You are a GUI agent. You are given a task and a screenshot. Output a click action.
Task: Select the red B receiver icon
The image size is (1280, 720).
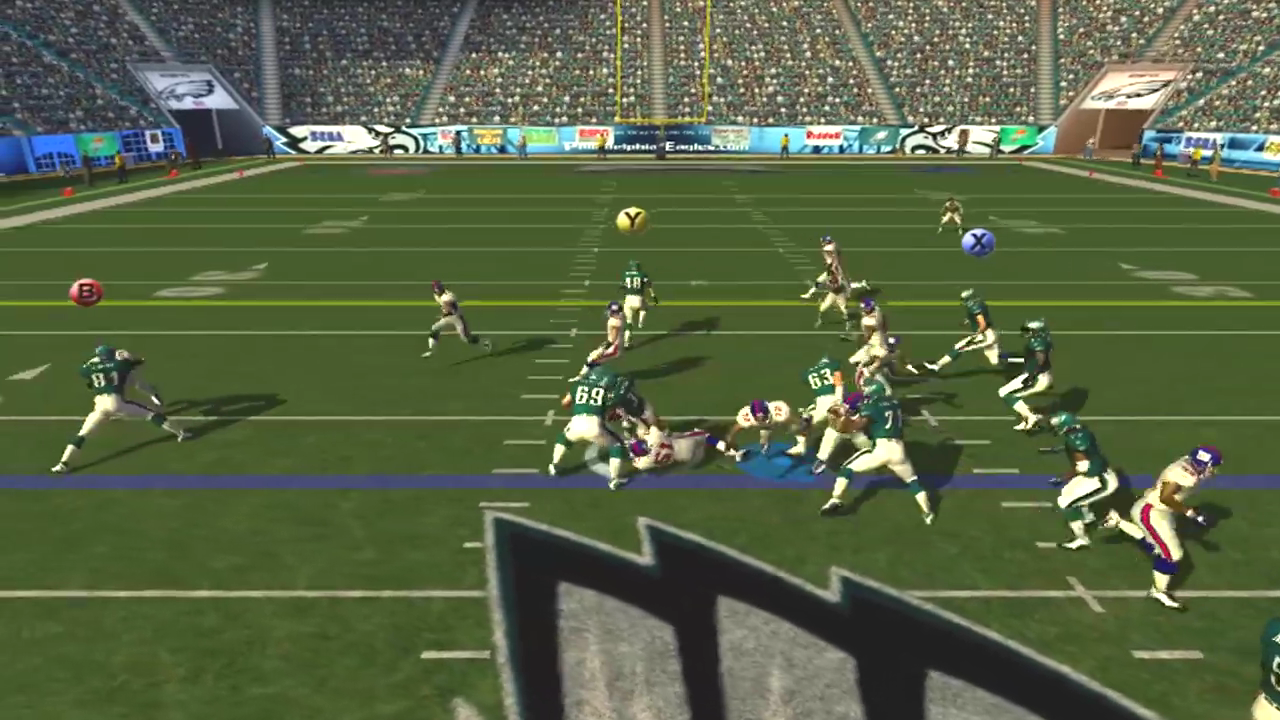point(86,292)
